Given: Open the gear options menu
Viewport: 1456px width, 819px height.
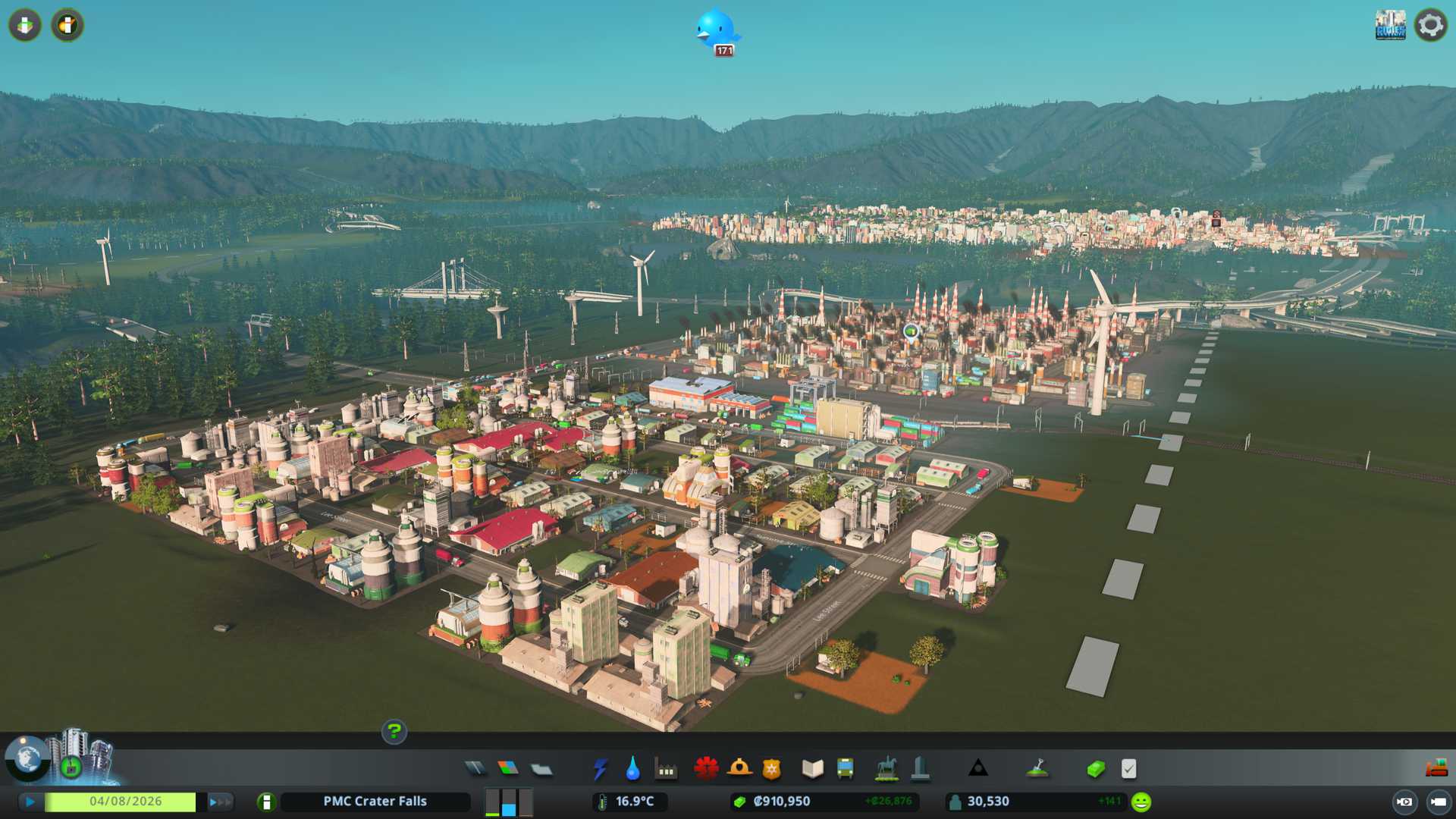Looking at the screenshot, I should 1430,25.
